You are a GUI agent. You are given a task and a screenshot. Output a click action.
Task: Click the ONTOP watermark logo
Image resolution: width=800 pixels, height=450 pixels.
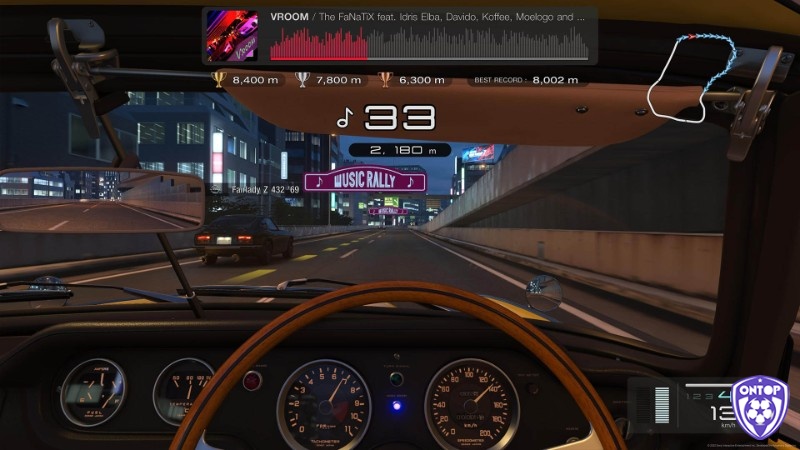[760, 410]
